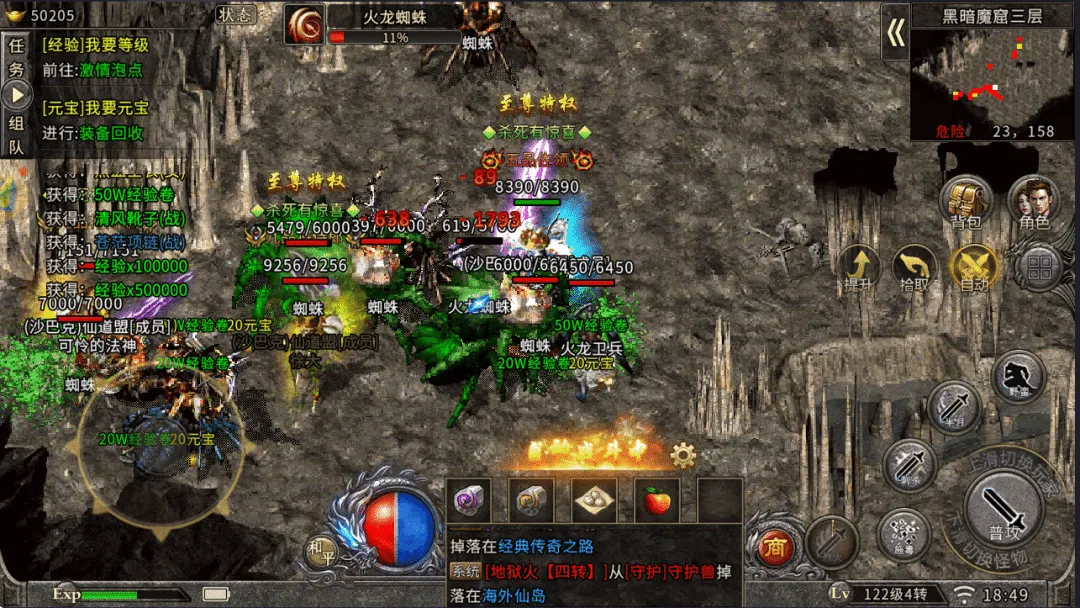
Task: Use the red apple hotbar item
Action: 657,500
